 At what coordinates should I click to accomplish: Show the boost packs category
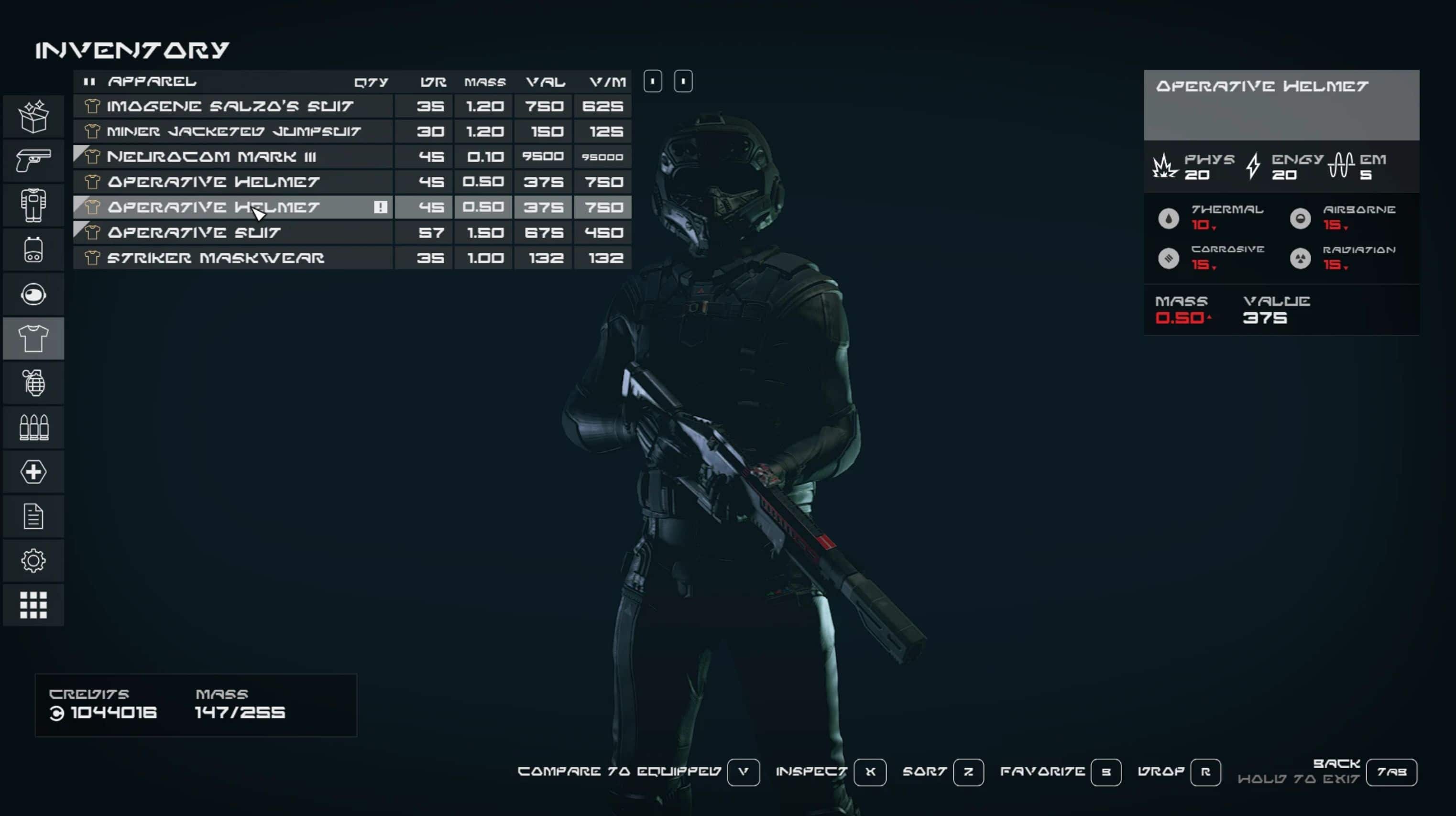coord(33,250)
